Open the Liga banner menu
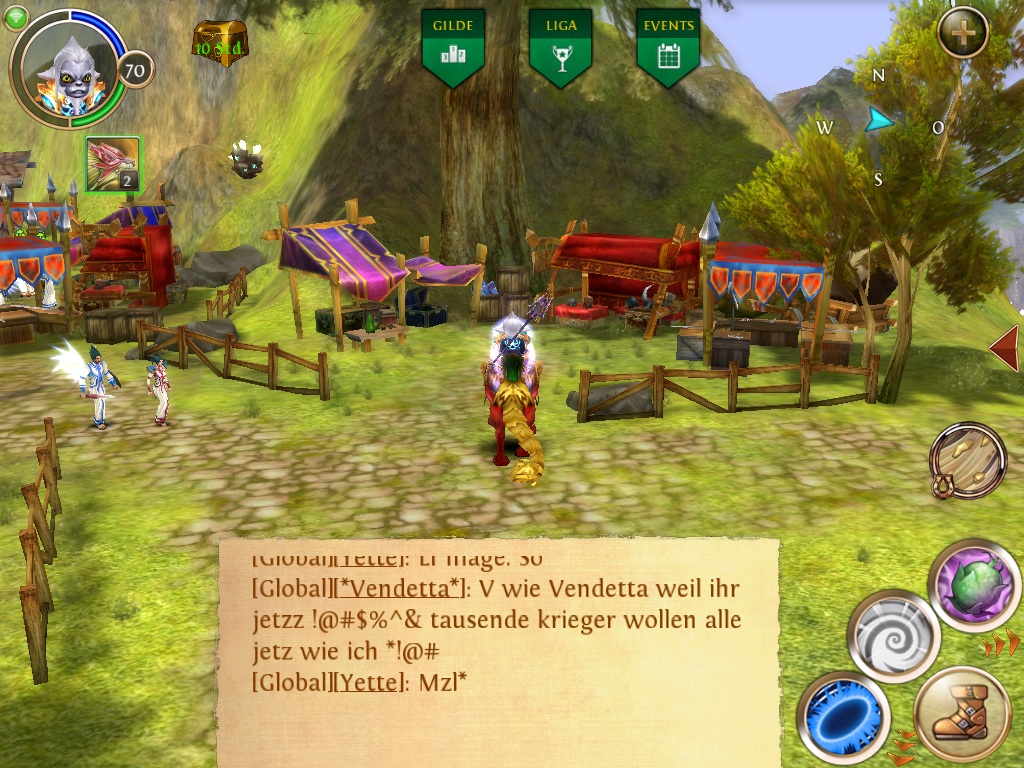Image resolution: width=1024 pixels, height=768 pixels. (x=560, y=45)
